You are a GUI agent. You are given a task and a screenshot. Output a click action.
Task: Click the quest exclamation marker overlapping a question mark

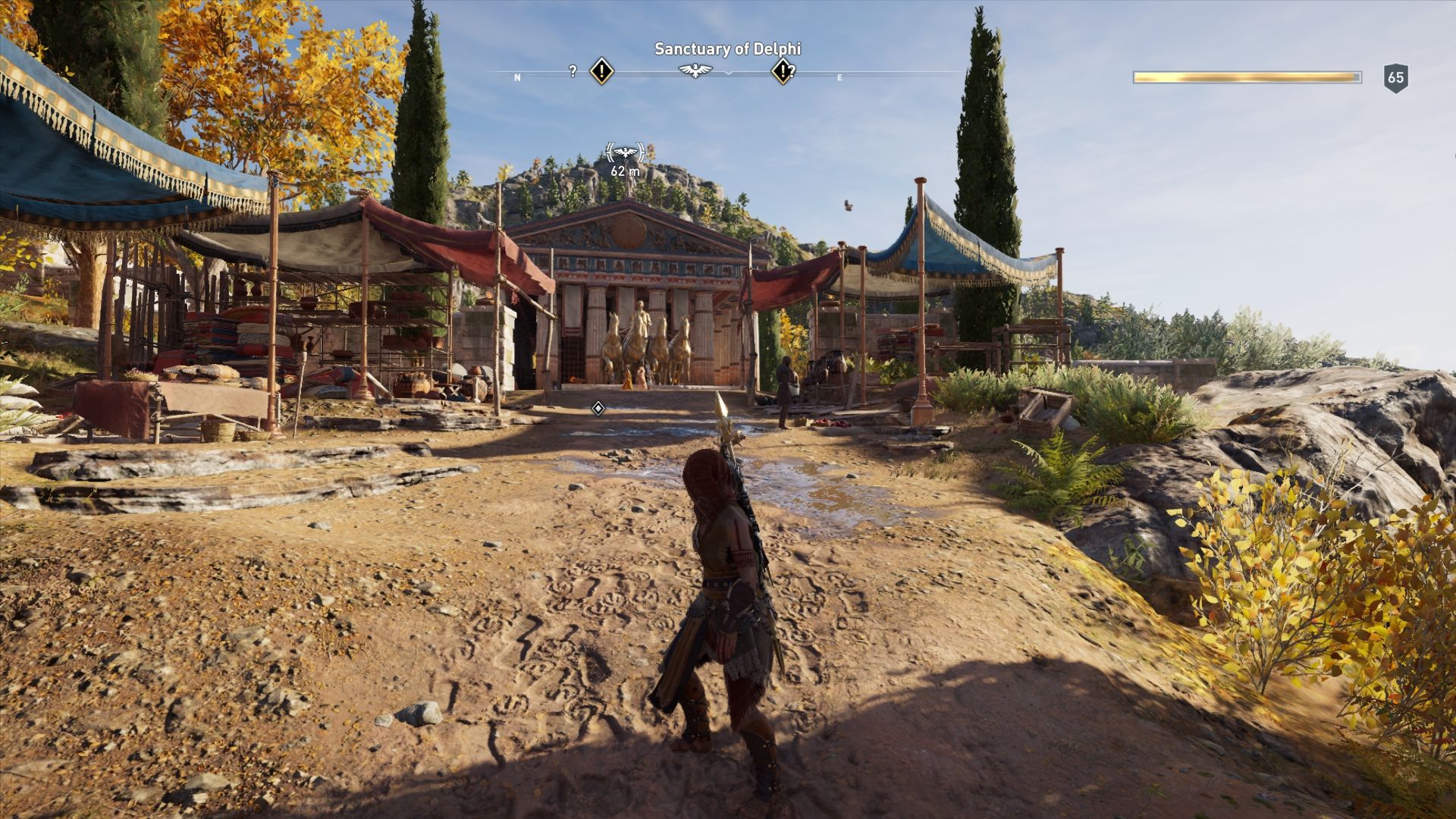(x=782, y=71)
